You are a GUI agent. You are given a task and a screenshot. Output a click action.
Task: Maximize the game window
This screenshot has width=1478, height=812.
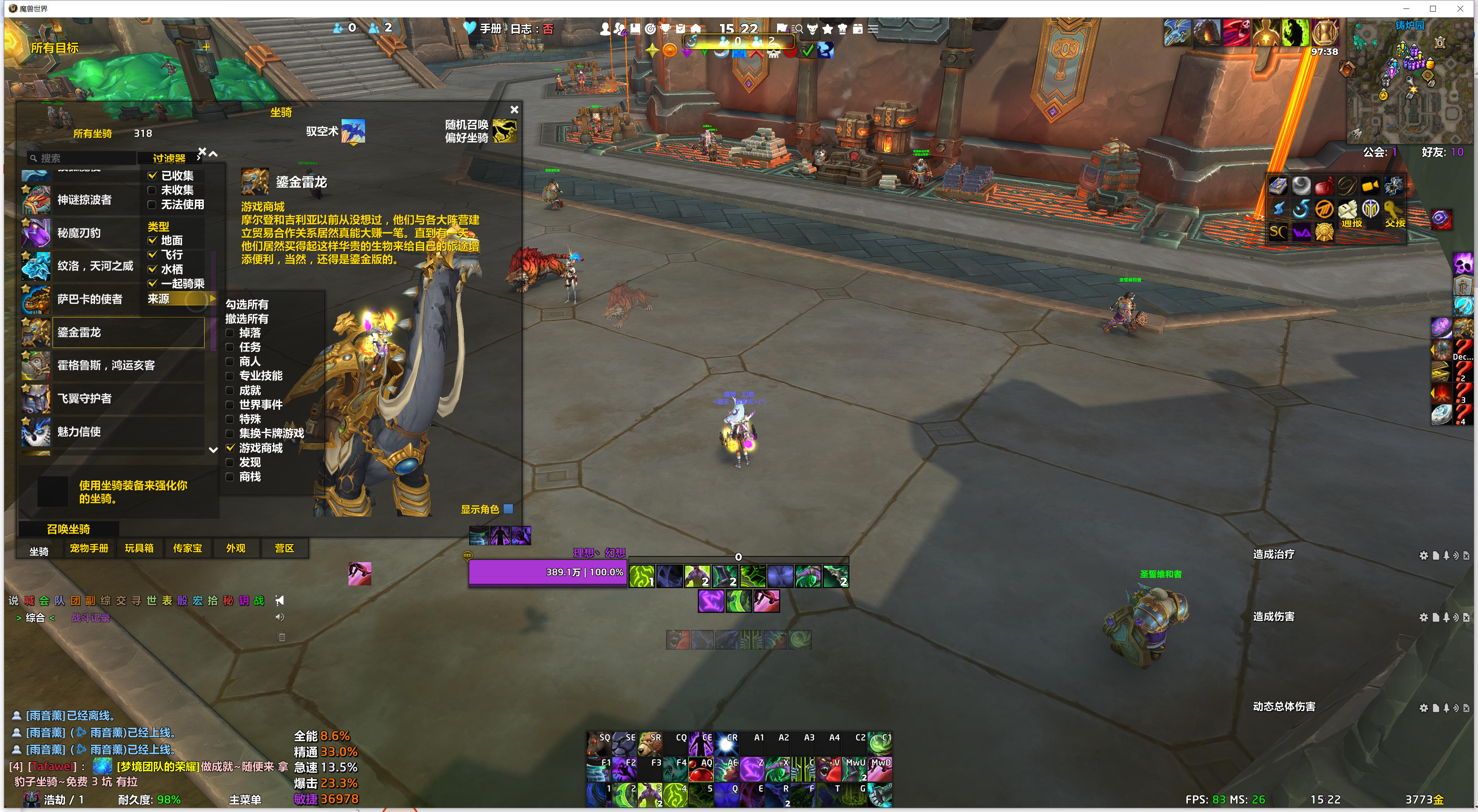click(1433, 9)
